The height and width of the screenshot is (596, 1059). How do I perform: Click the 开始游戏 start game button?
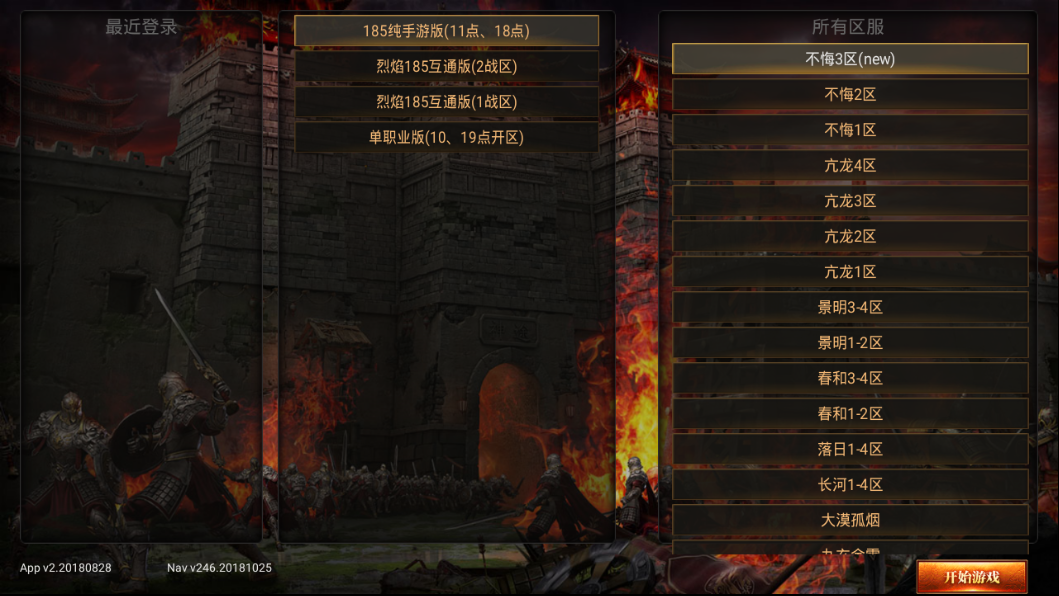(x=972, y=577)
